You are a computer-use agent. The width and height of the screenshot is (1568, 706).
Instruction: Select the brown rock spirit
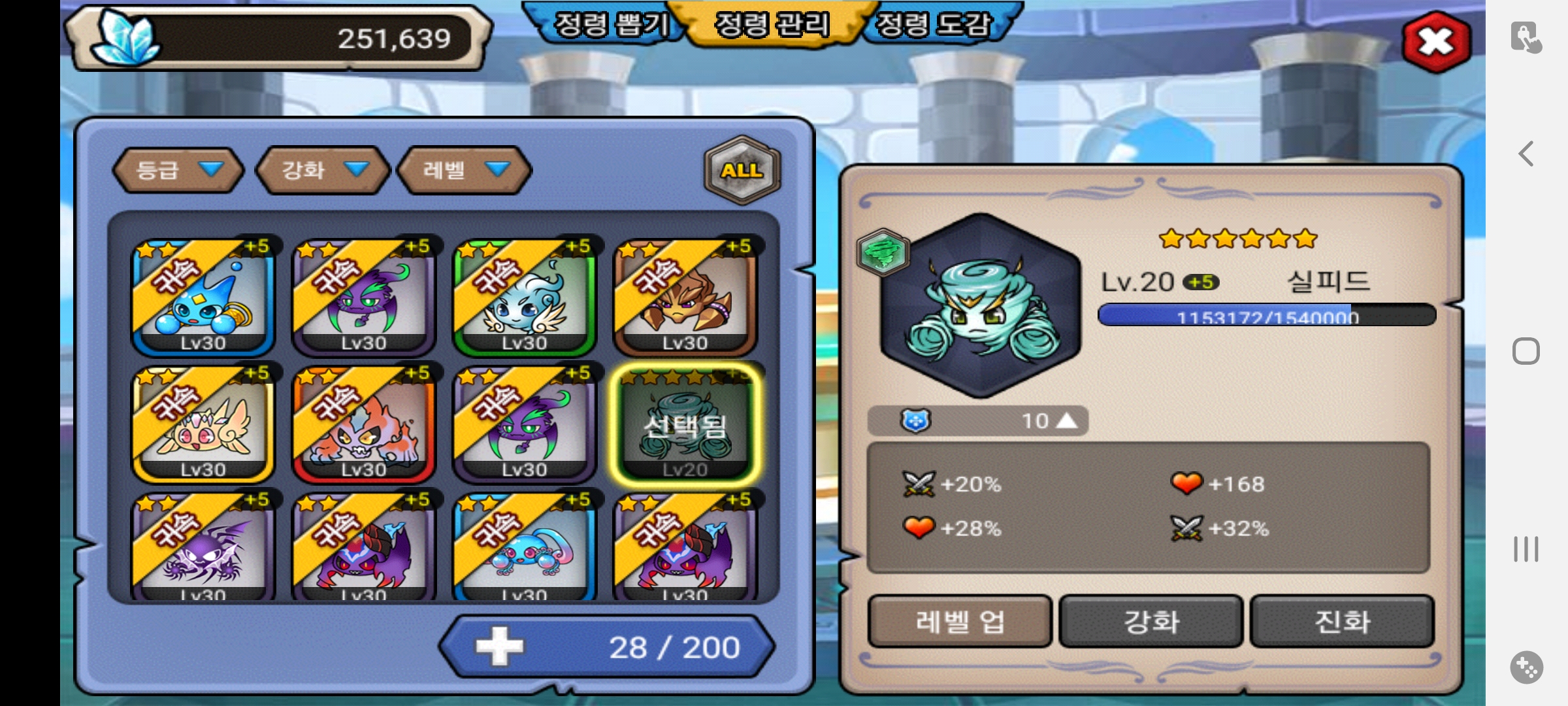point(685,297)
